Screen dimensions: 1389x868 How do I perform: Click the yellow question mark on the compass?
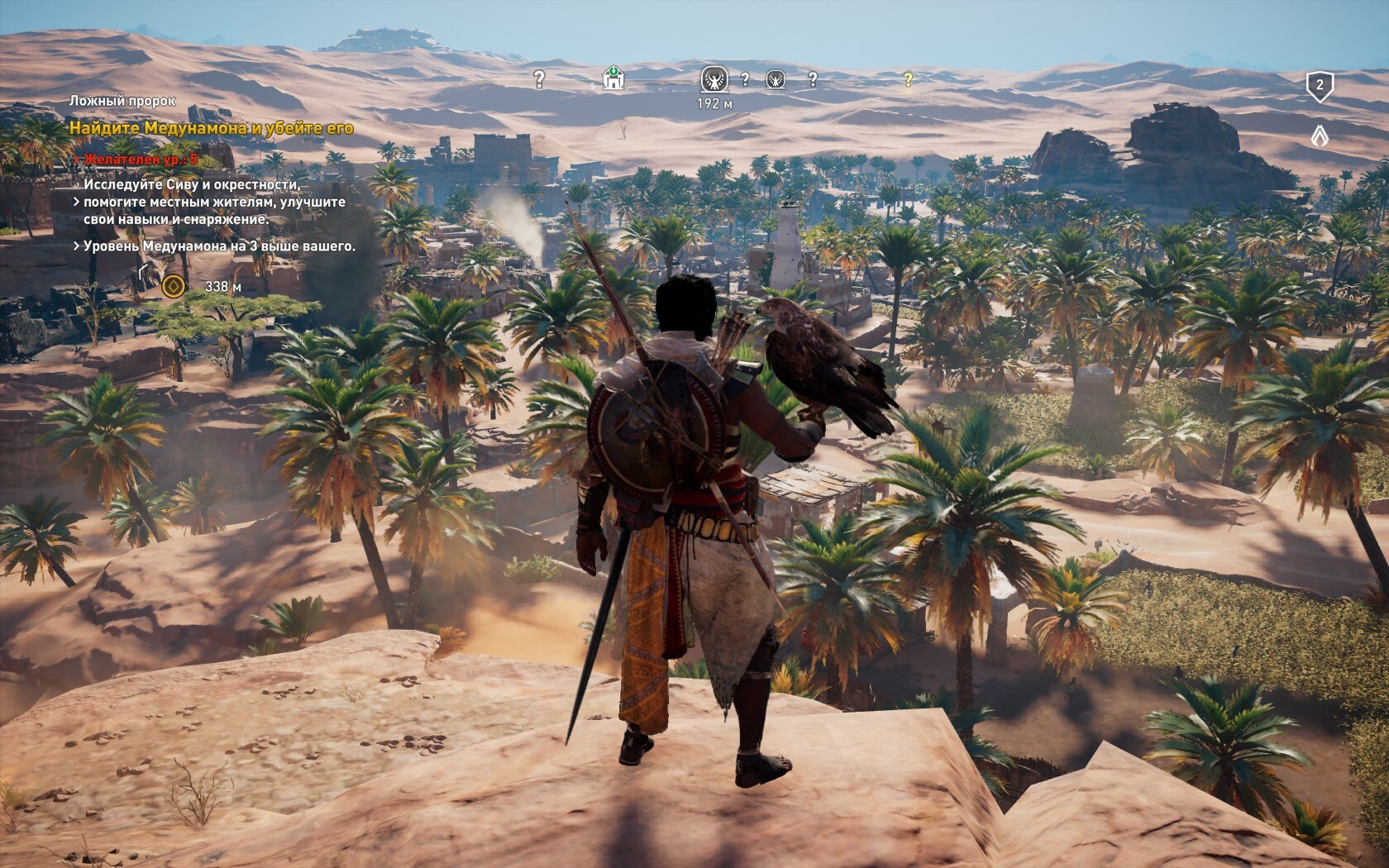pos(908,79)
